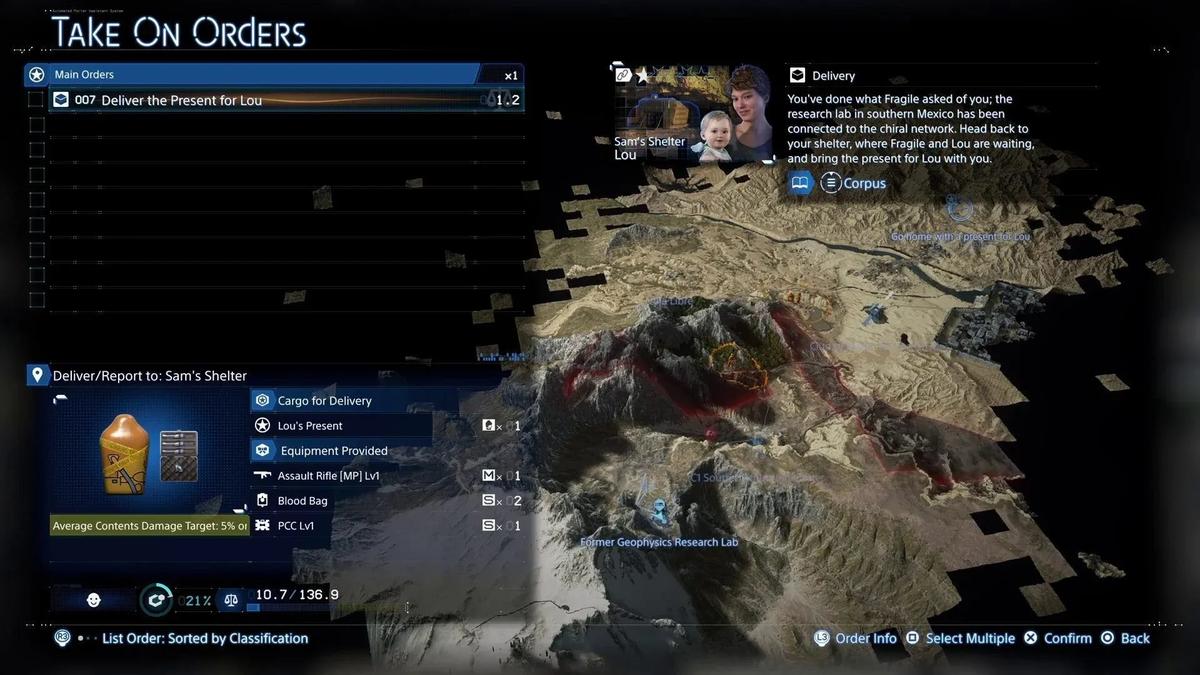This screenshot has width=1200, height=675.
Task: Click the open book icon beside Corpus
Action: pos(800,183)
